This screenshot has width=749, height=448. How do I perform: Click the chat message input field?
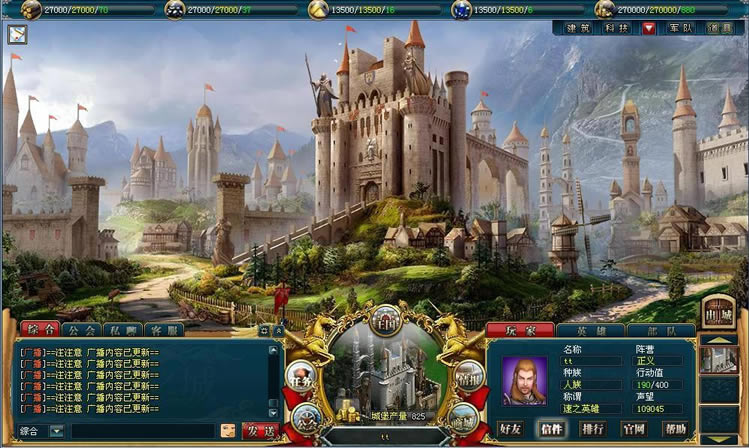[142, 430]
